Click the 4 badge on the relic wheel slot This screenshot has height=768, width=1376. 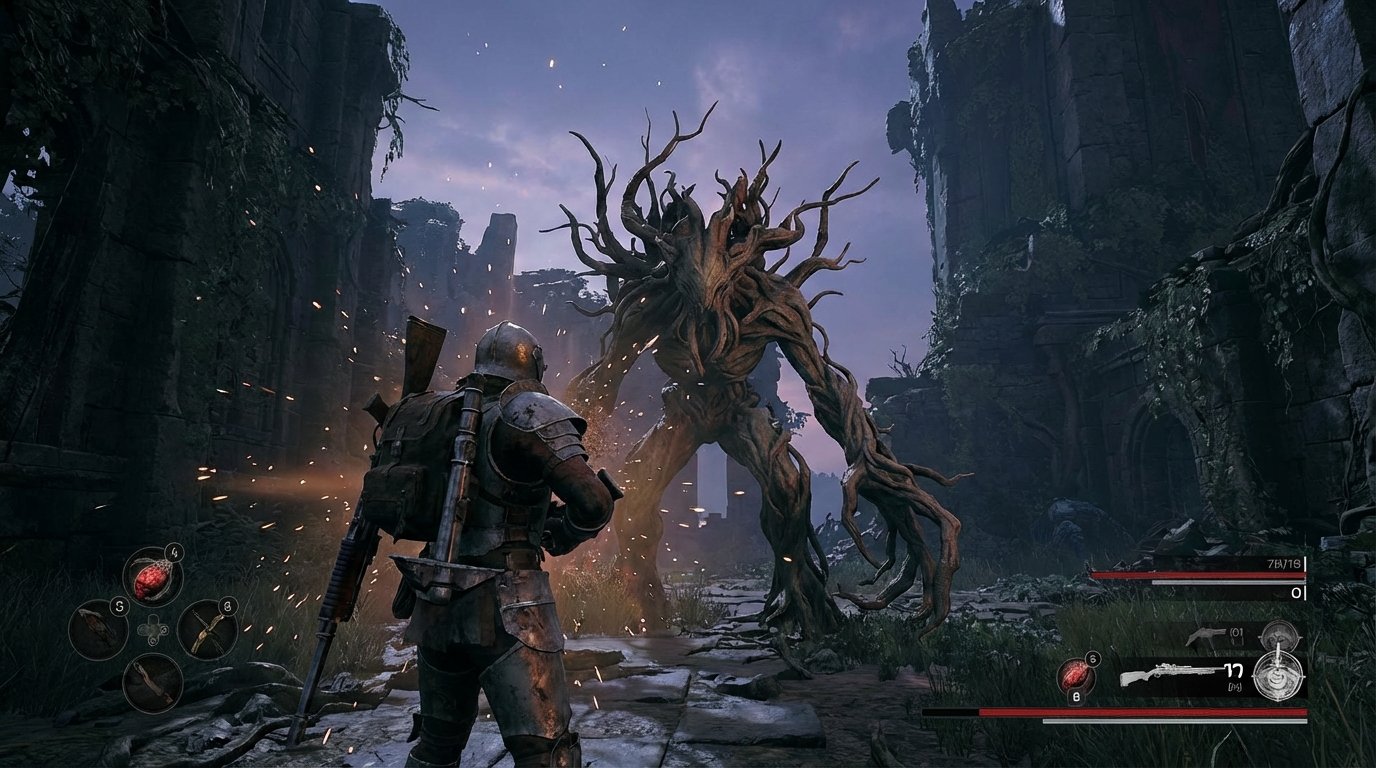click(x=173, y=552)
